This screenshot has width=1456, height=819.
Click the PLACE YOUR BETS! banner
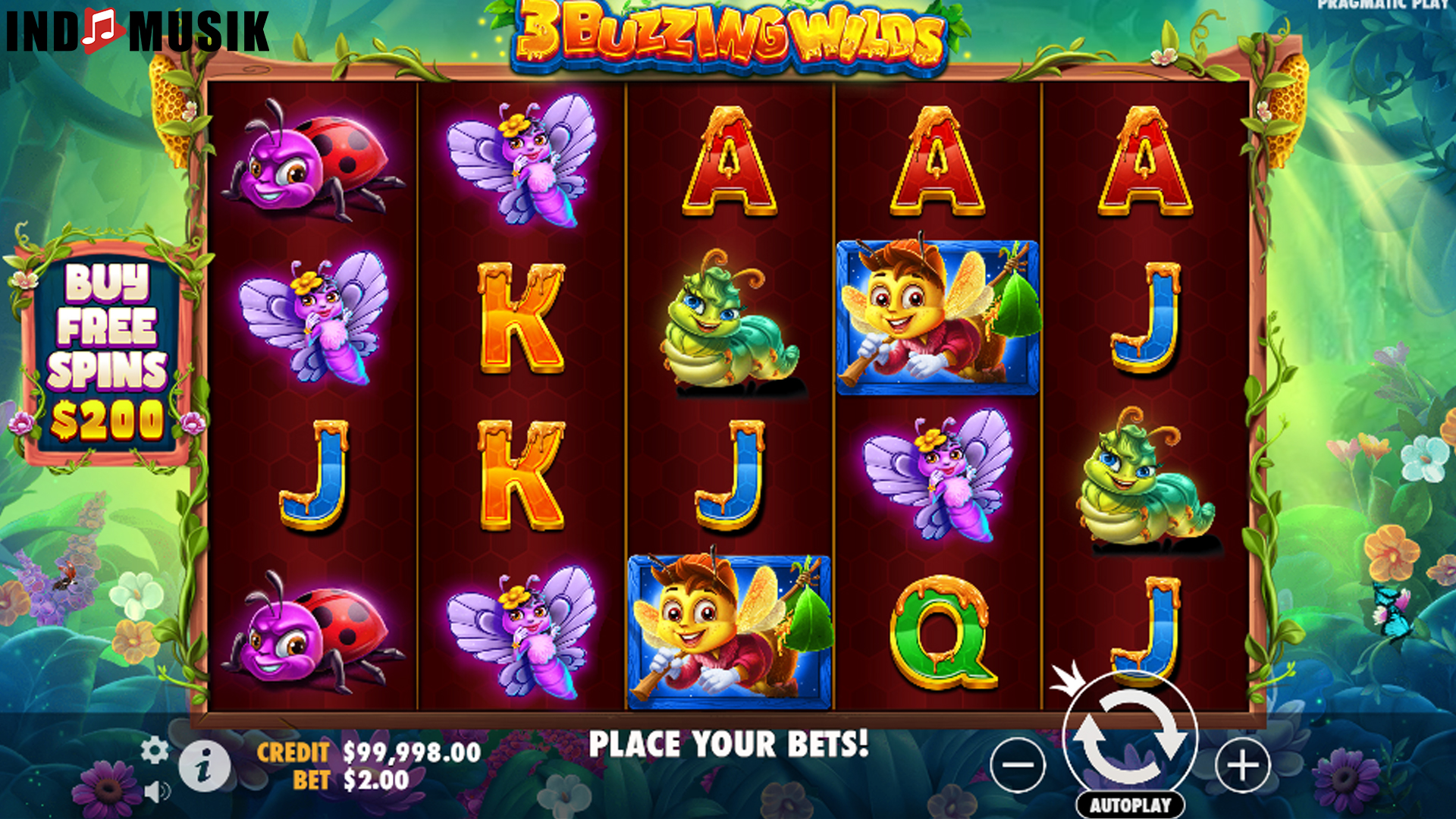click(x=730, y=745)
